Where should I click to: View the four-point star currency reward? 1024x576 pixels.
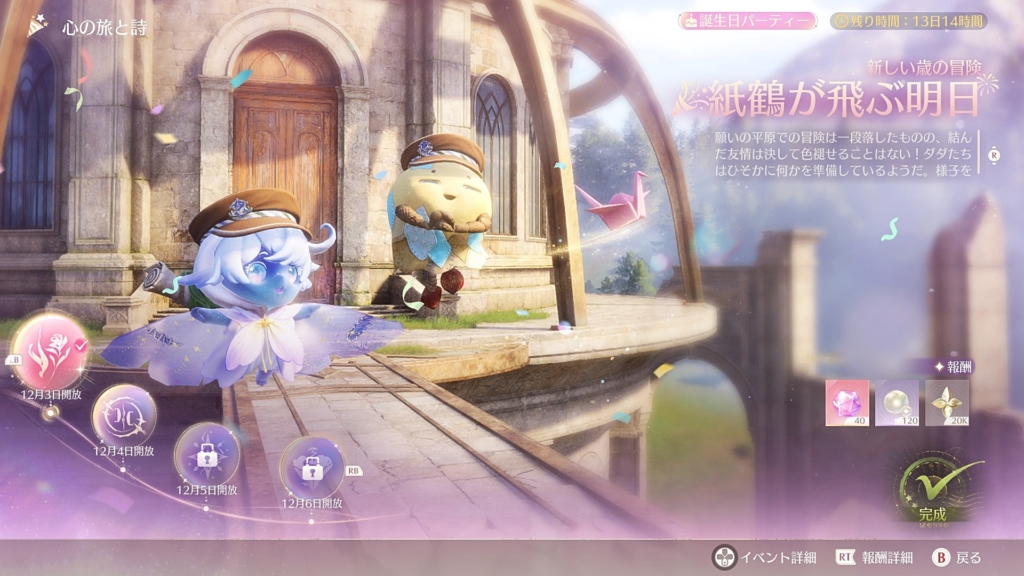(x=946, y=402)
